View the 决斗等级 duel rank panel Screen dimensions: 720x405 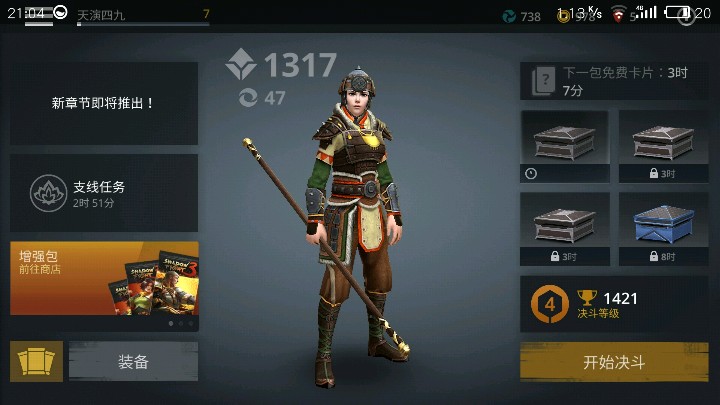[614, 304]
